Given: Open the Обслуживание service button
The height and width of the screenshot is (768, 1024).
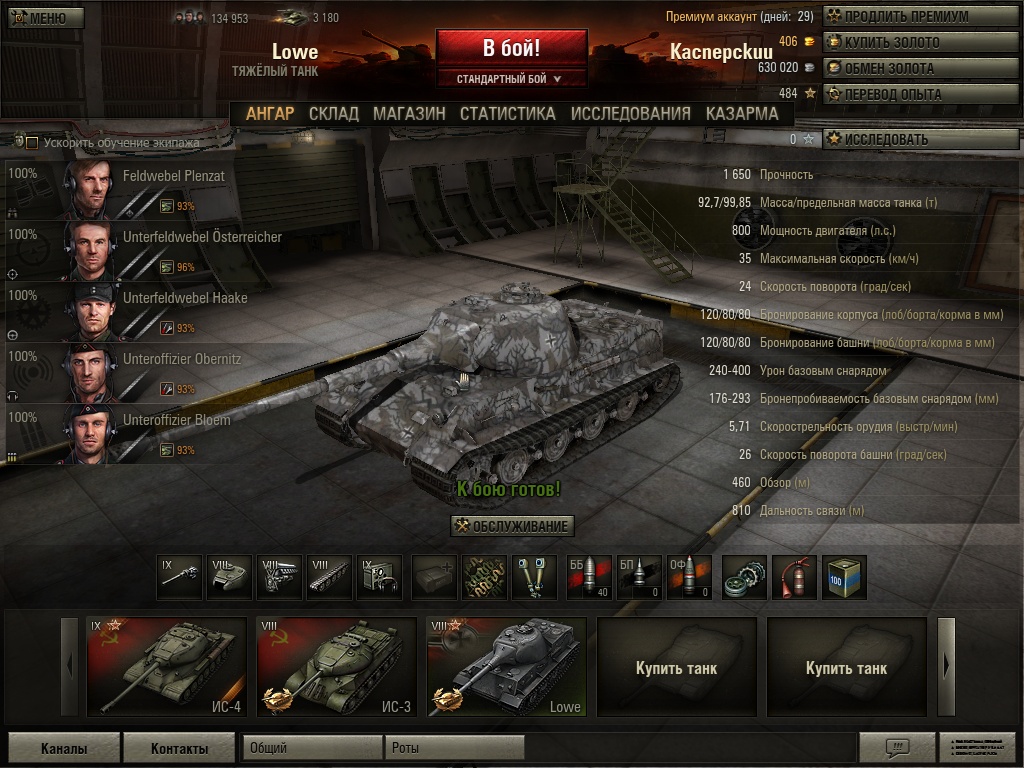Looking at the screenshot, I should tap(513, 526).
